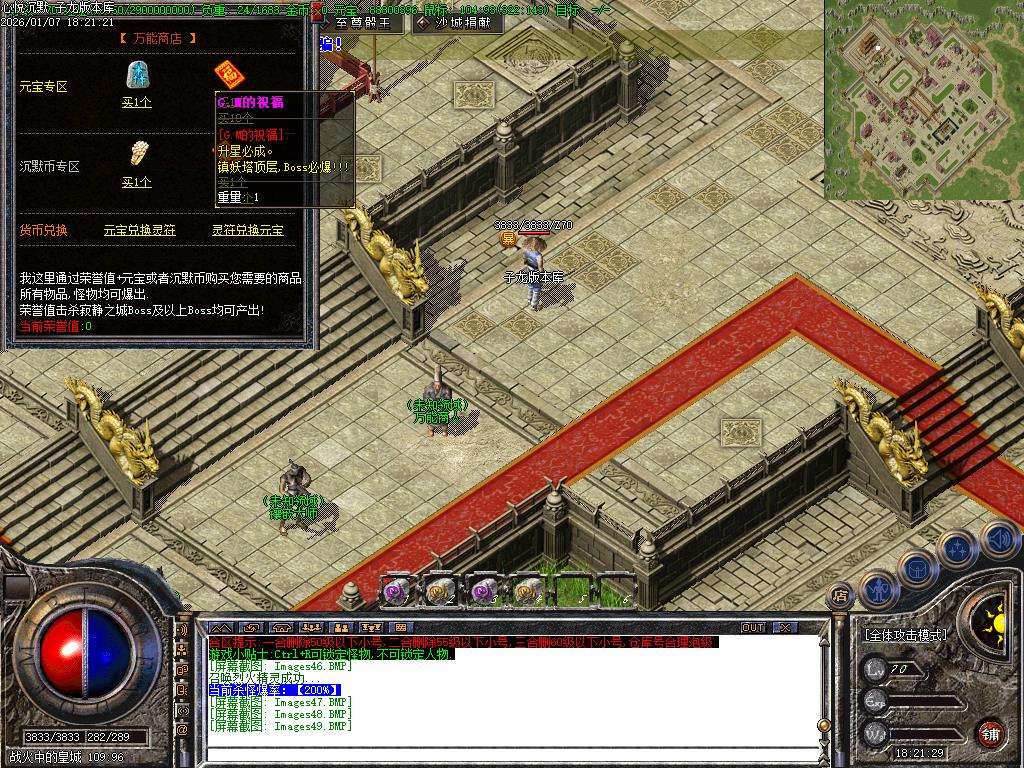Buy one golden ring in Silence Coin zone

[136, 182]
